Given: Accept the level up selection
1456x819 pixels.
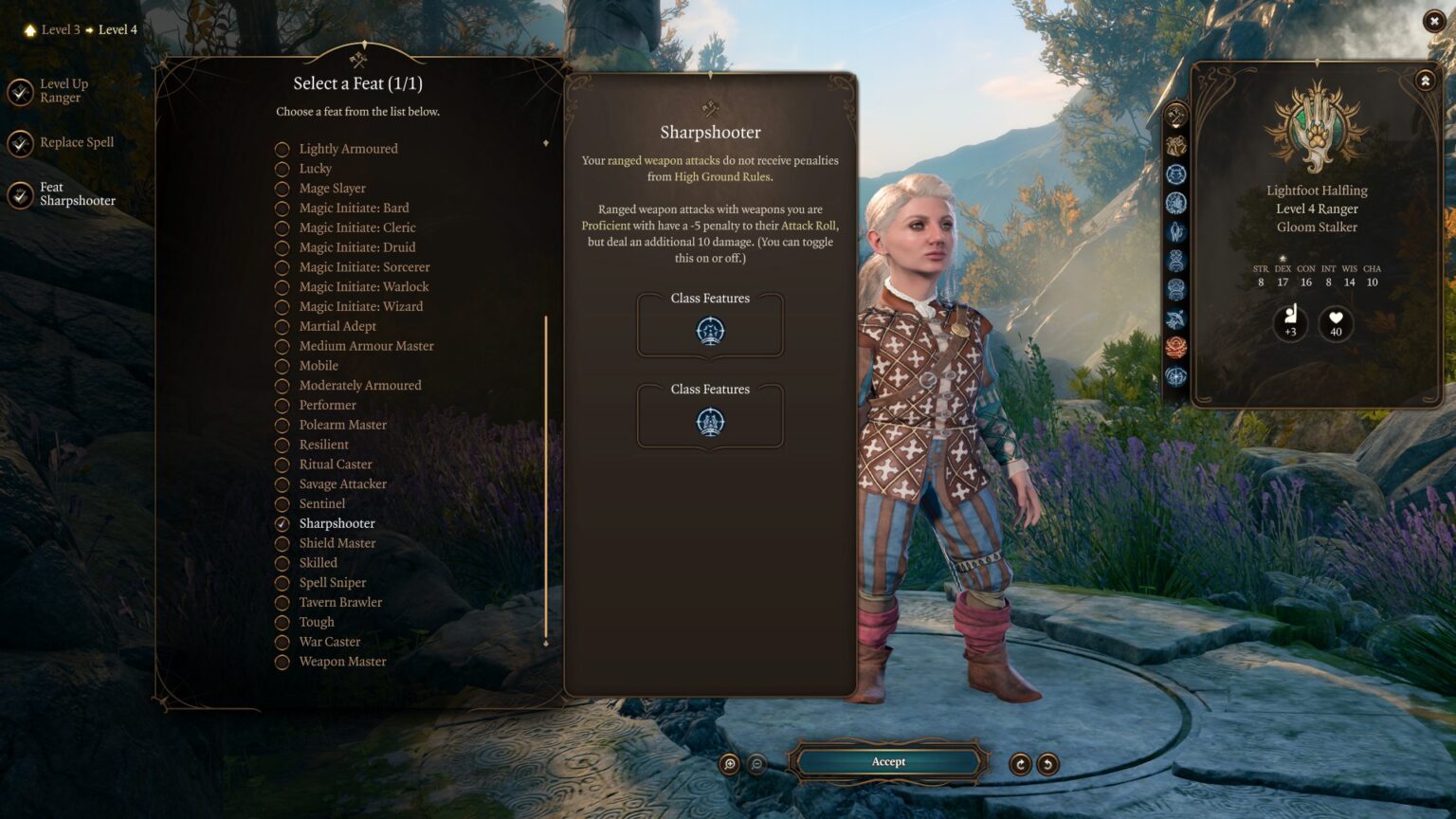Looking at the screenshot, I should 888,762.
